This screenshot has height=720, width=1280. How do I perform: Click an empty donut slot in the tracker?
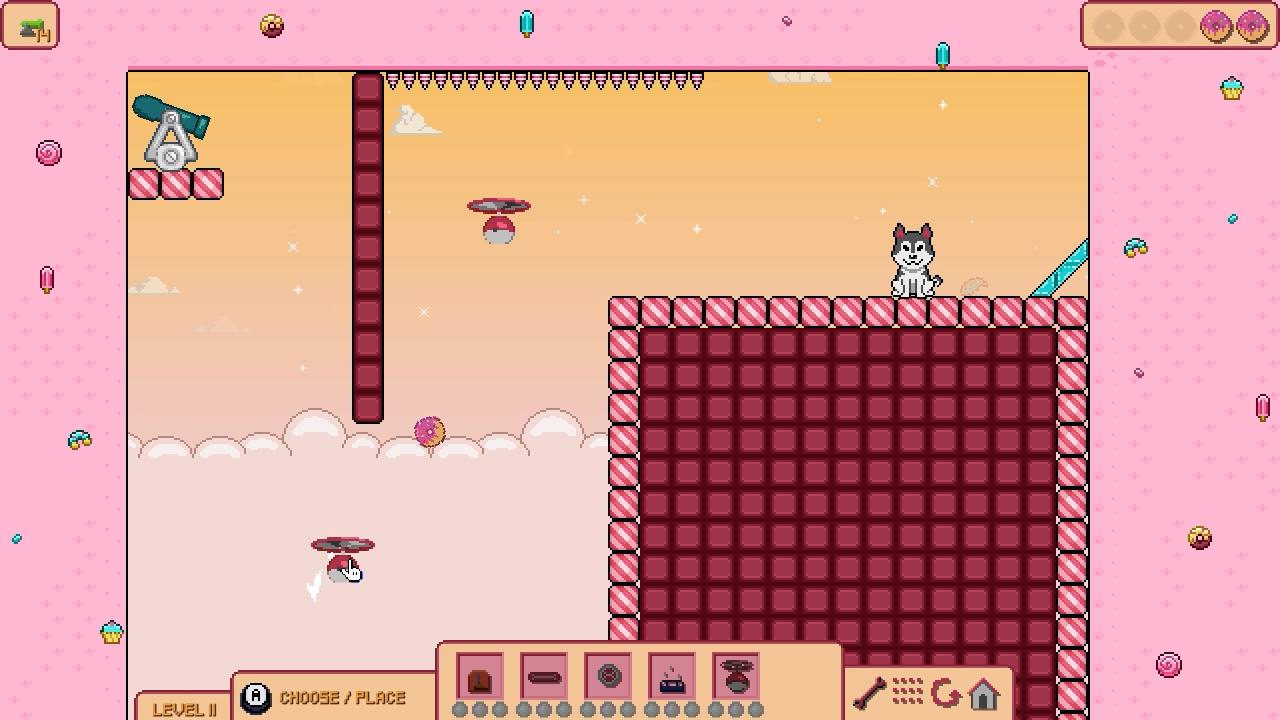coord(1107,26)
